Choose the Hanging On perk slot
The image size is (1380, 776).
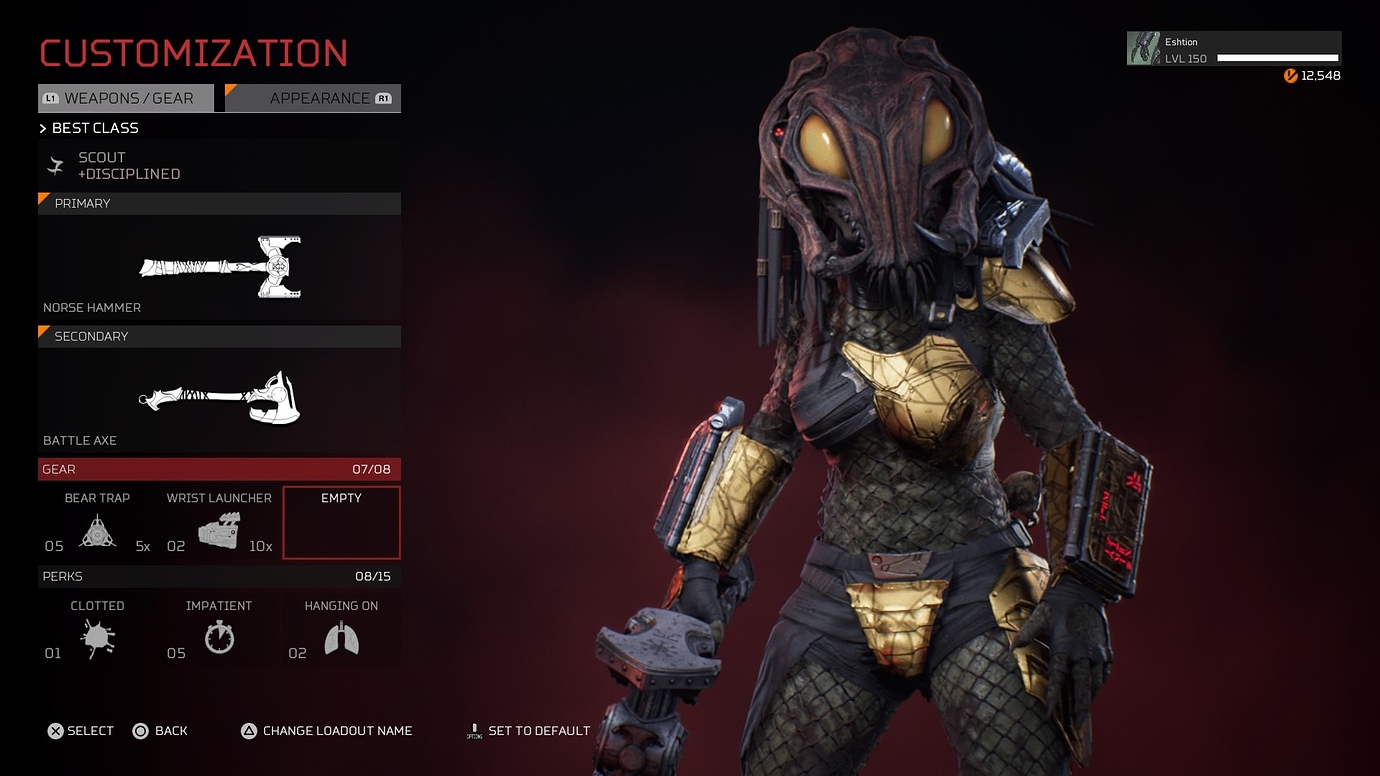pyautogui.click(x=341, y=632)
